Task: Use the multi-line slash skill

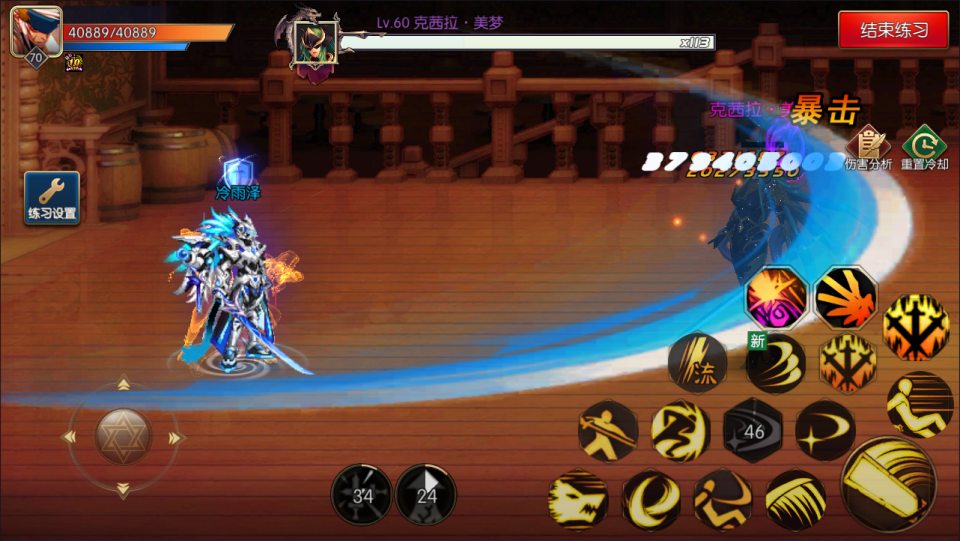Action: [x=796, y=499]
